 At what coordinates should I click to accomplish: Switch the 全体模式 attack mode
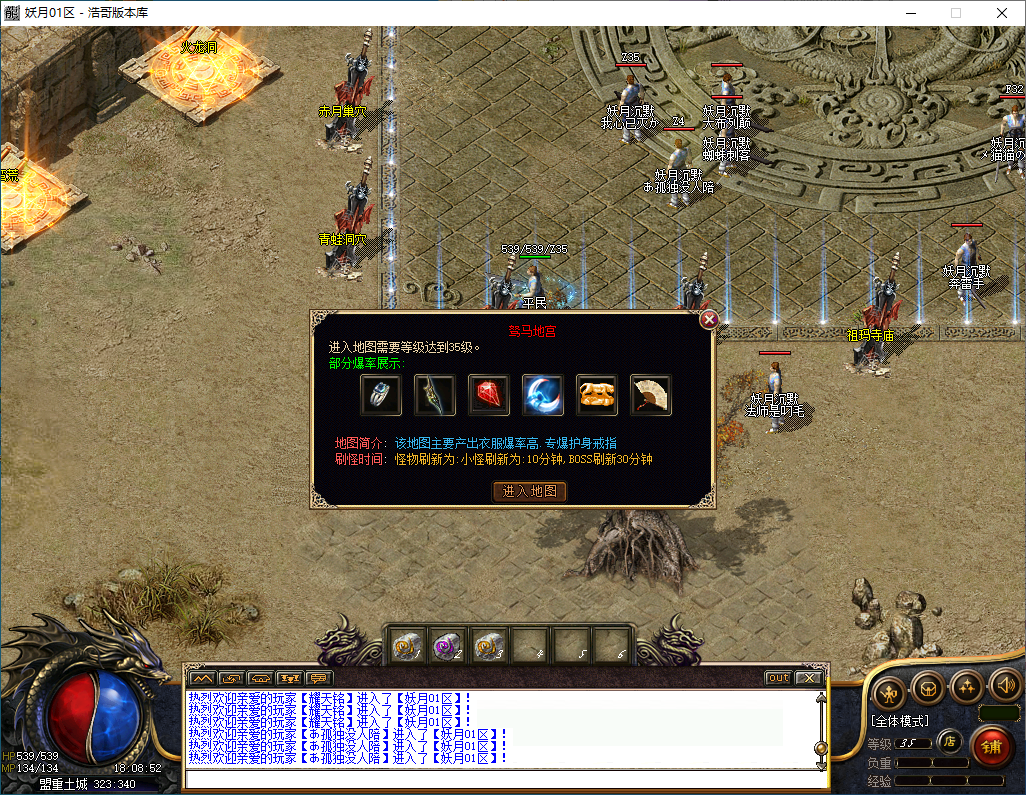click(x=899, y=720)
